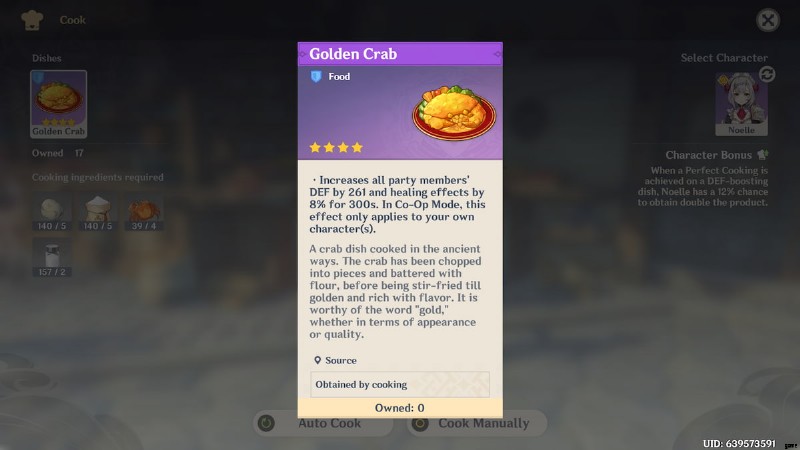Inspect the salt shaker ingredient
The height and width of the screenshot is (450, 800).
(52, 256)
